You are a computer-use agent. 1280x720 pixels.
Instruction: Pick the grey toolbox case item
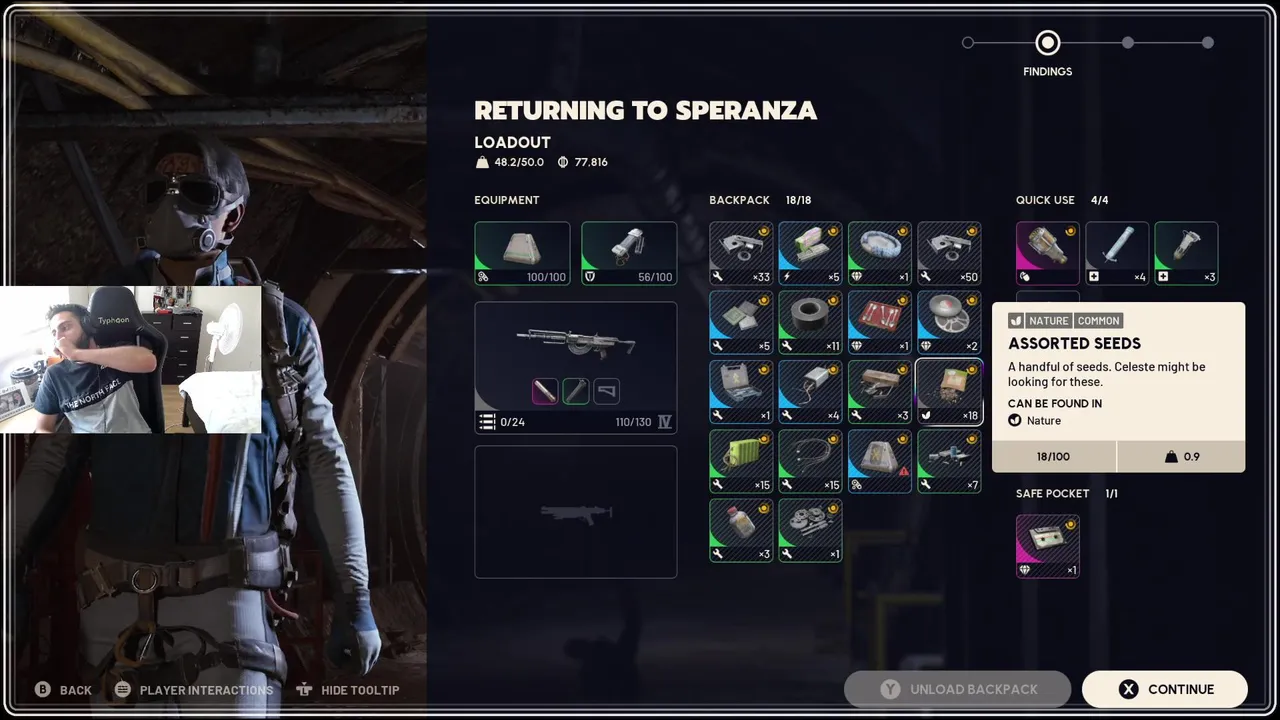[741, 392]
